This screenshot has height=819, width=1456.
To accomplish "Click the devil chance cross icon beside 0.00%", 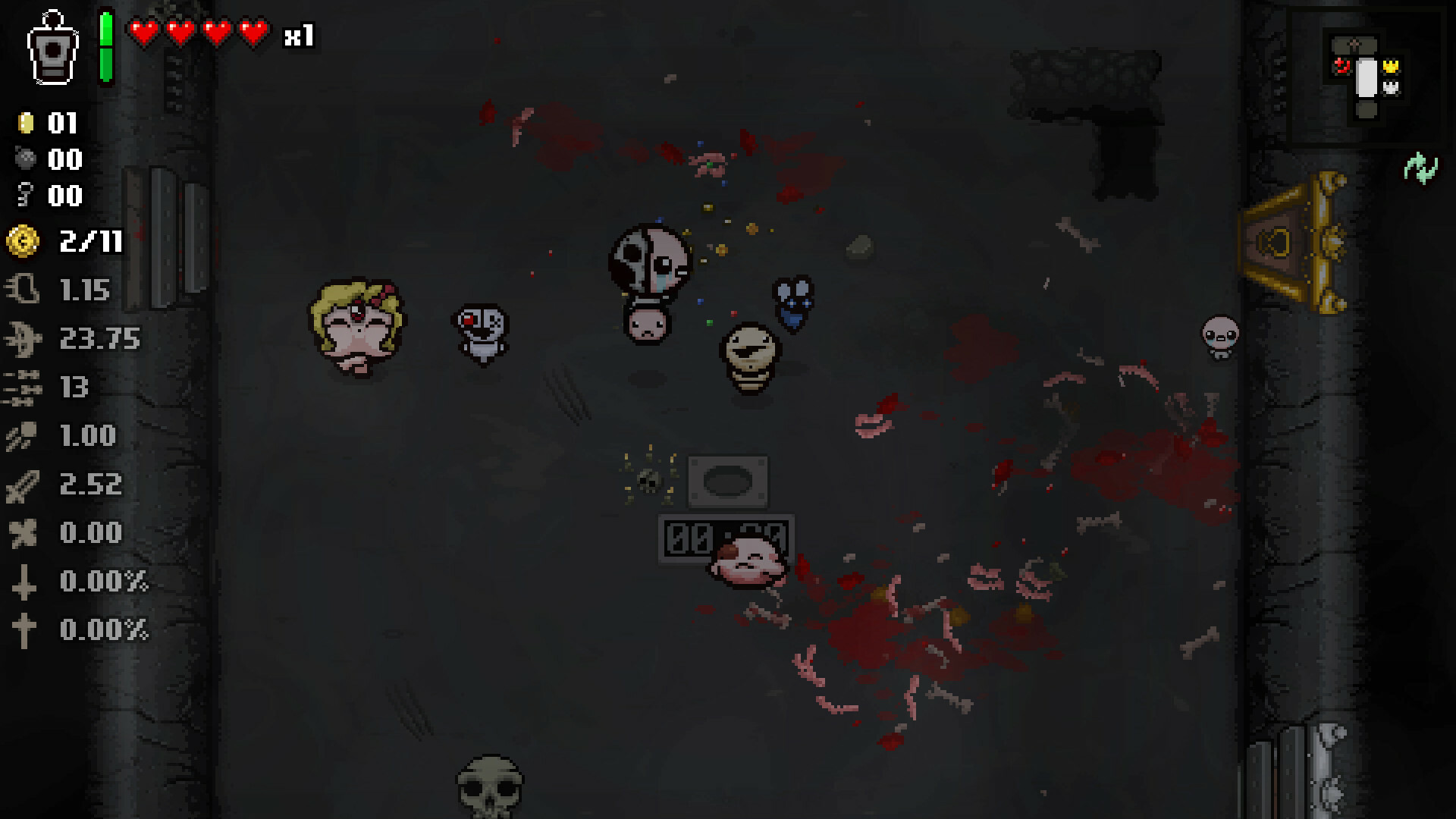I will coord(25,582).
